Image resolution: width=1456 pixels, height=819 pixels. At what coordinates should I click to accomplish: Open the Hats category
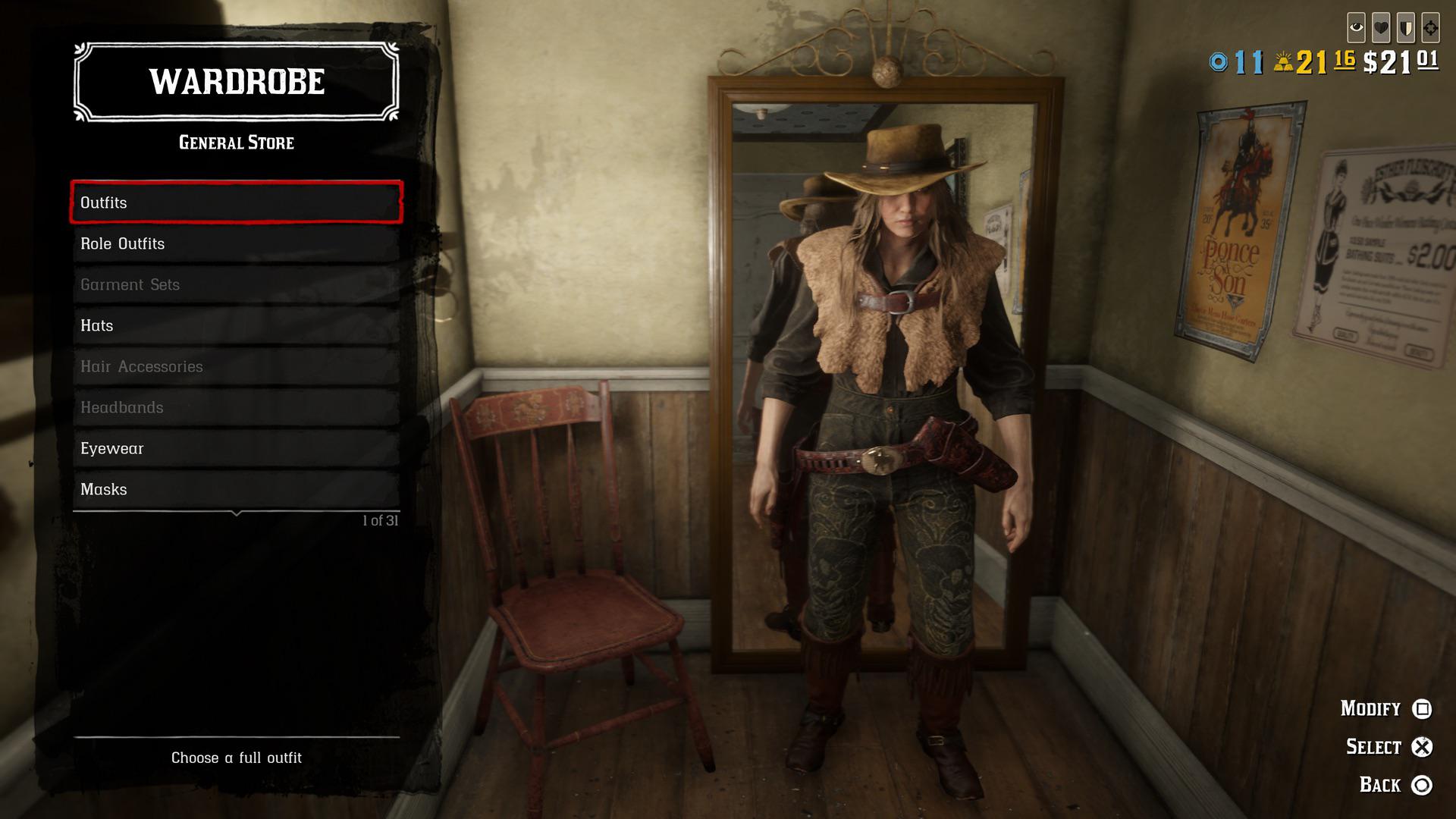point(236,325)
